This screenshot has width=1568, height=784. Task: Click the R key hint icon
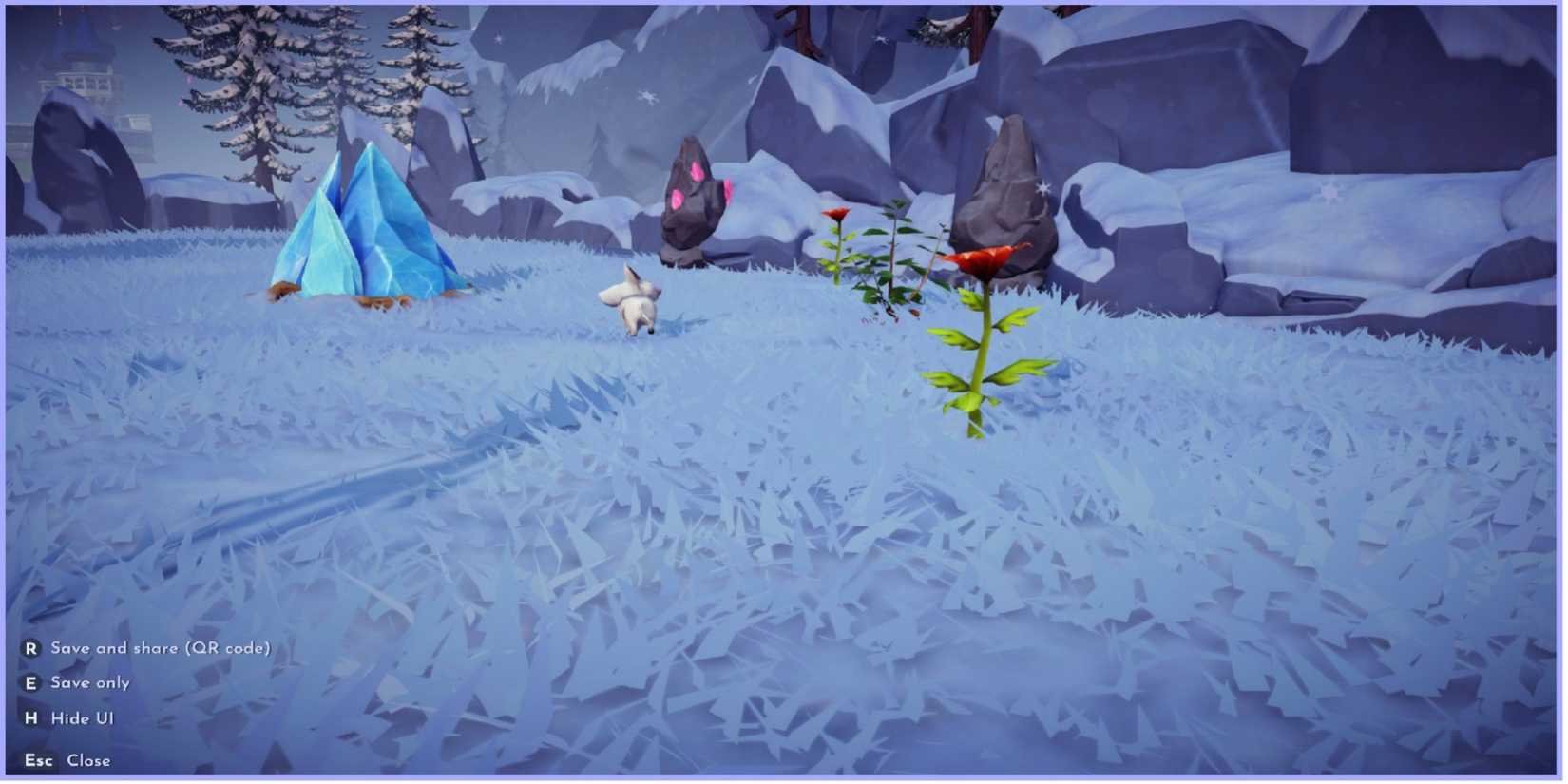click(33, 647)
